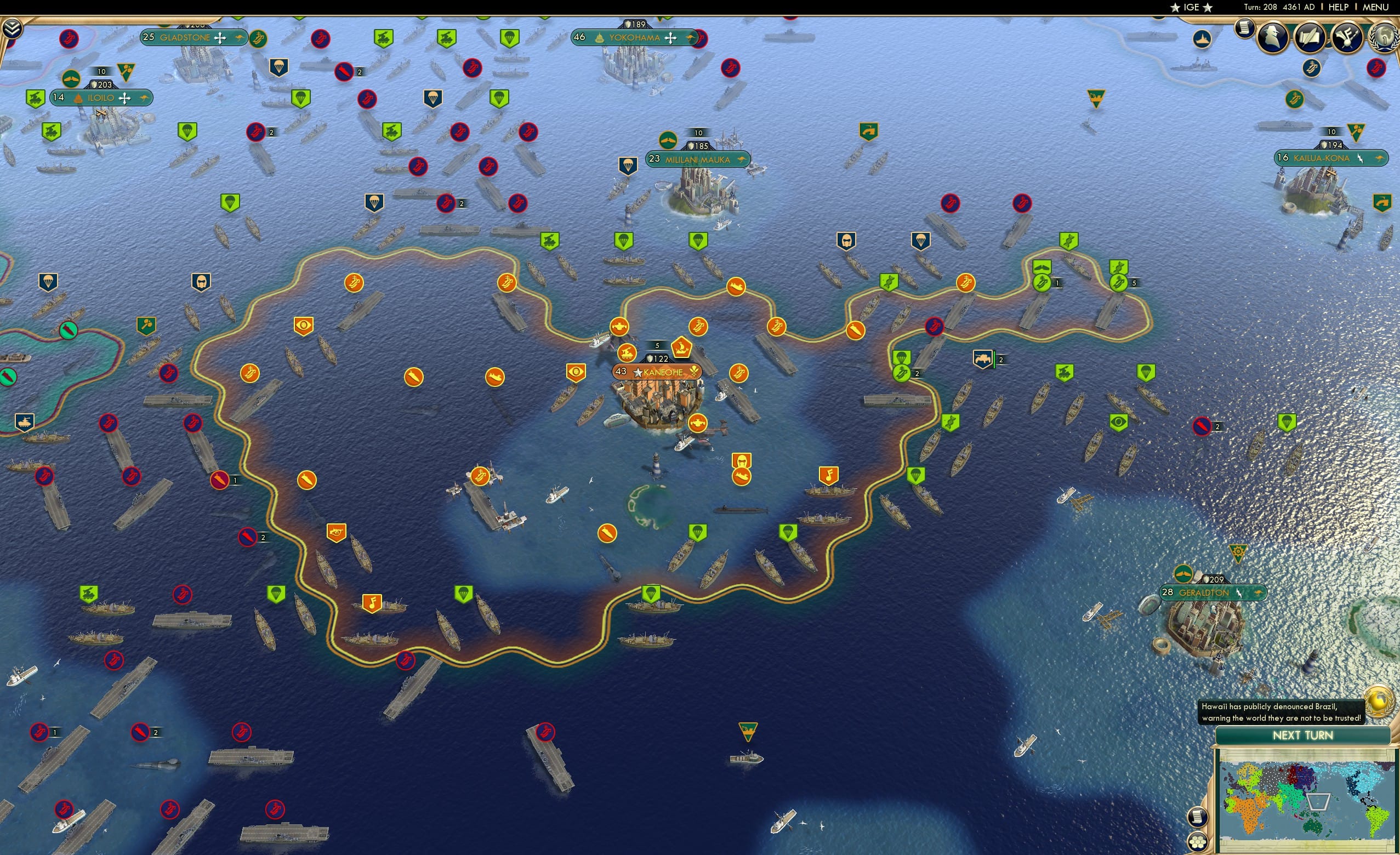Open the Geraldton city banner details

click(x=1213, y=592)
